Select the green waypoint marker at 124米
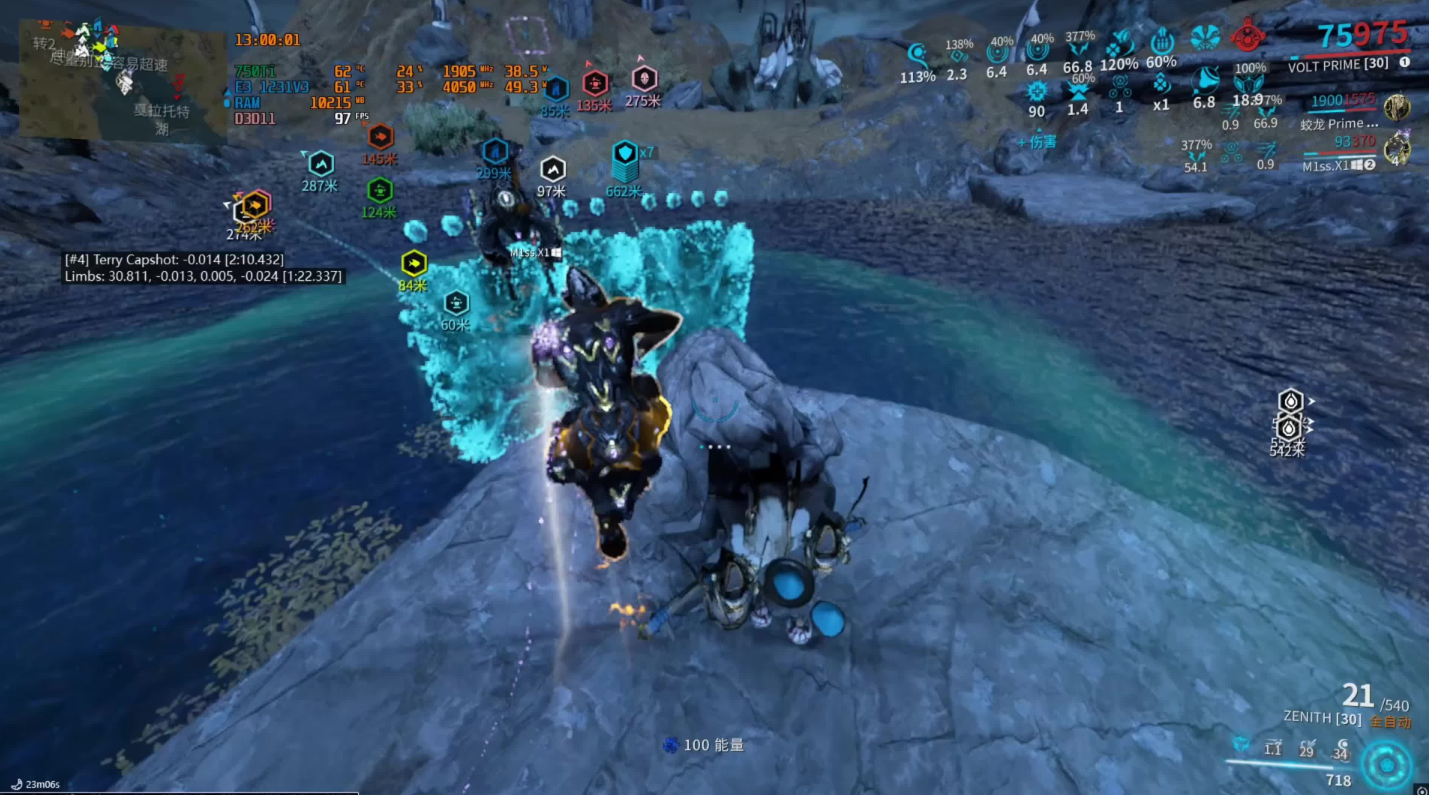The height and width of the screenshot is (795, 1429). 379,190
